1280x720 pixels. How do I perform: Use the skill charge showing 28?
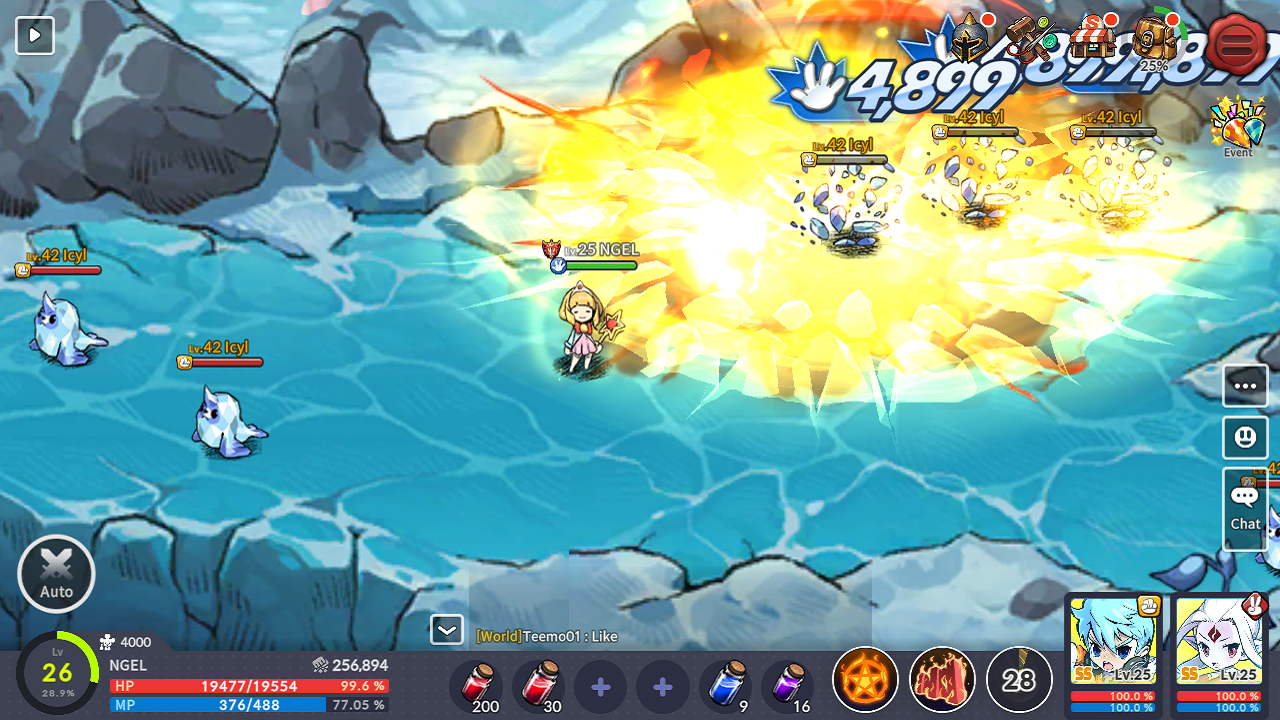point(1018,680)
